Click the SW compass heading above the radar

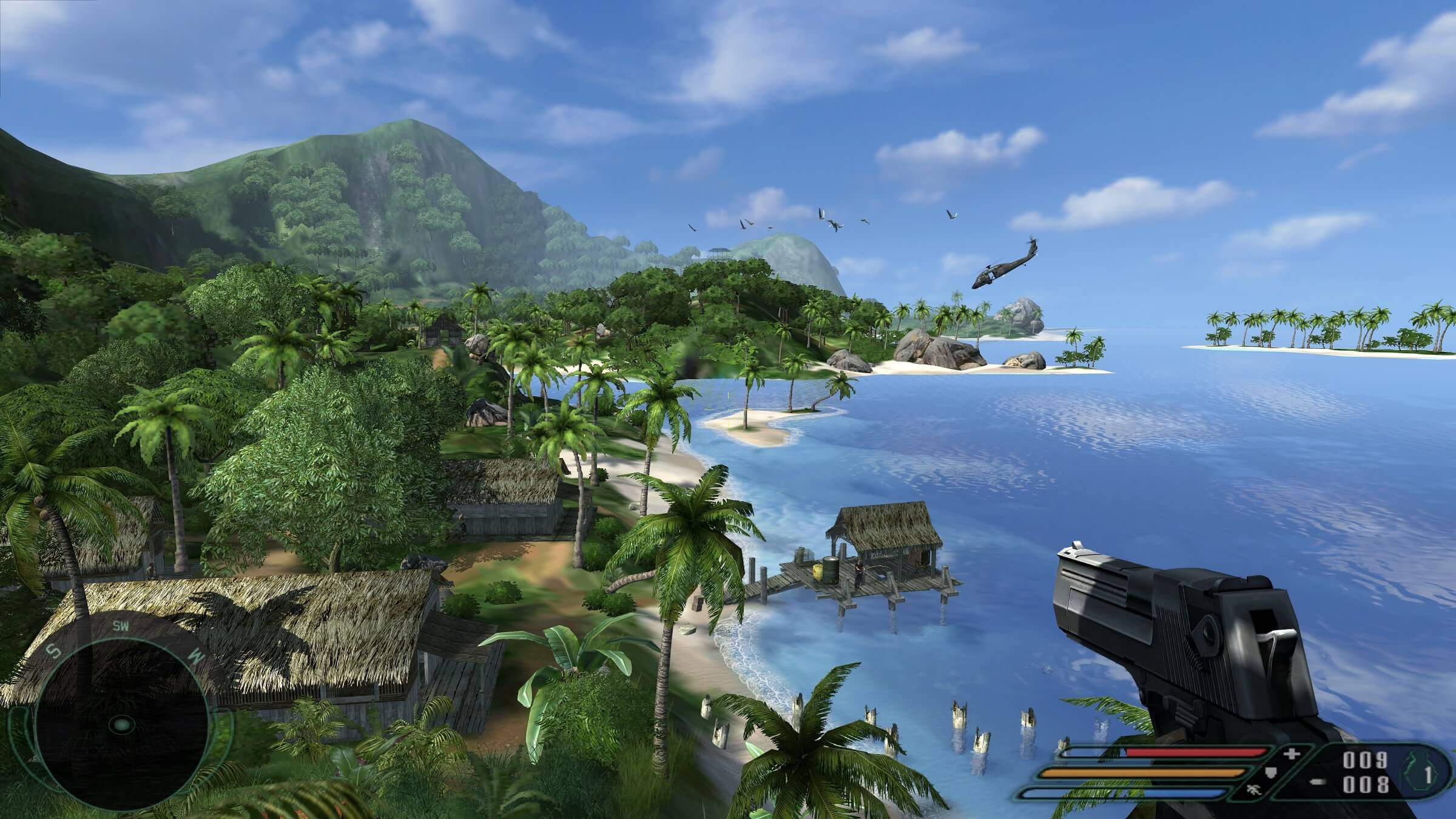(120, 627)
